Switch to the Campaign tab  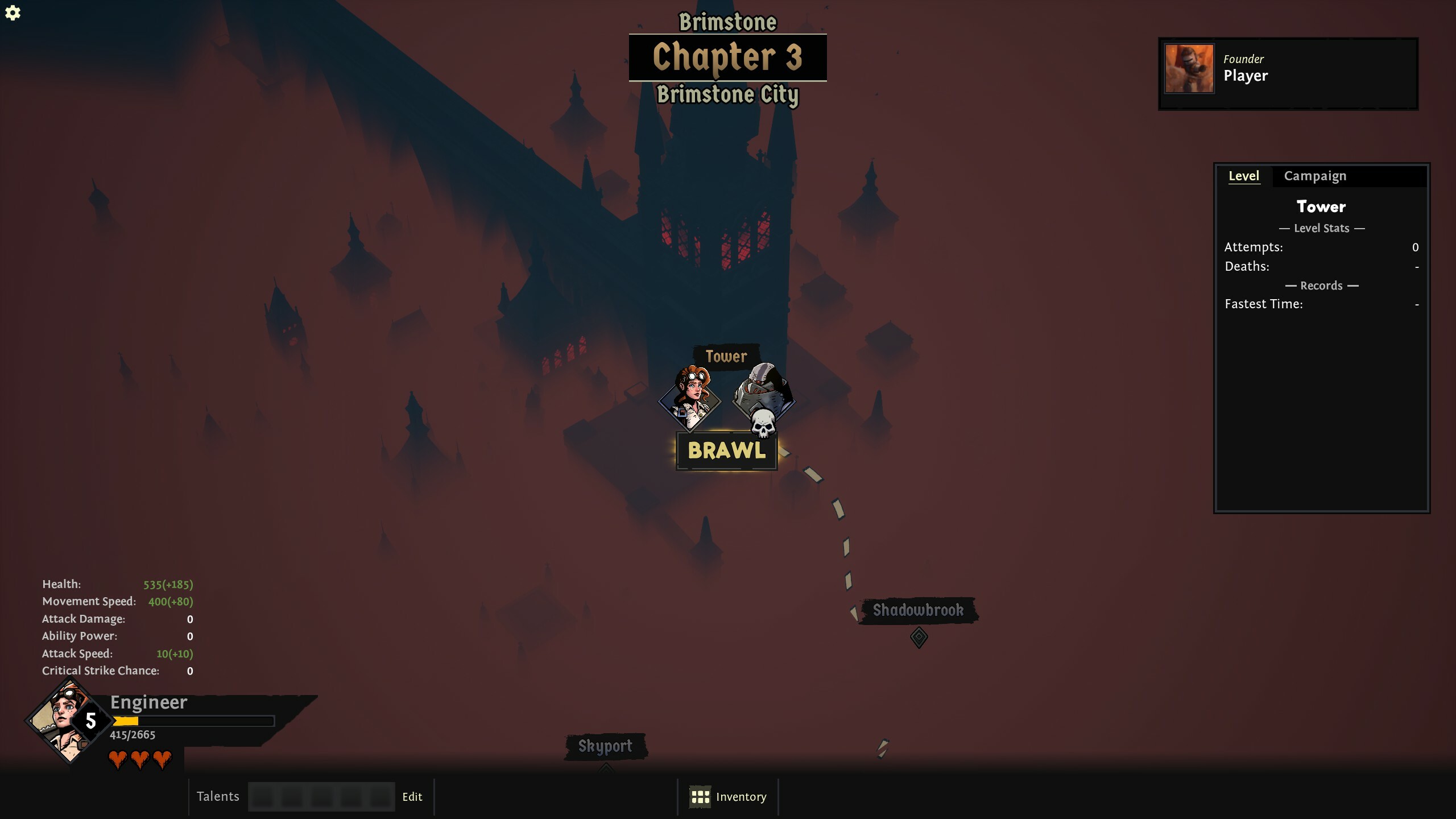(x=1315, y=176)
